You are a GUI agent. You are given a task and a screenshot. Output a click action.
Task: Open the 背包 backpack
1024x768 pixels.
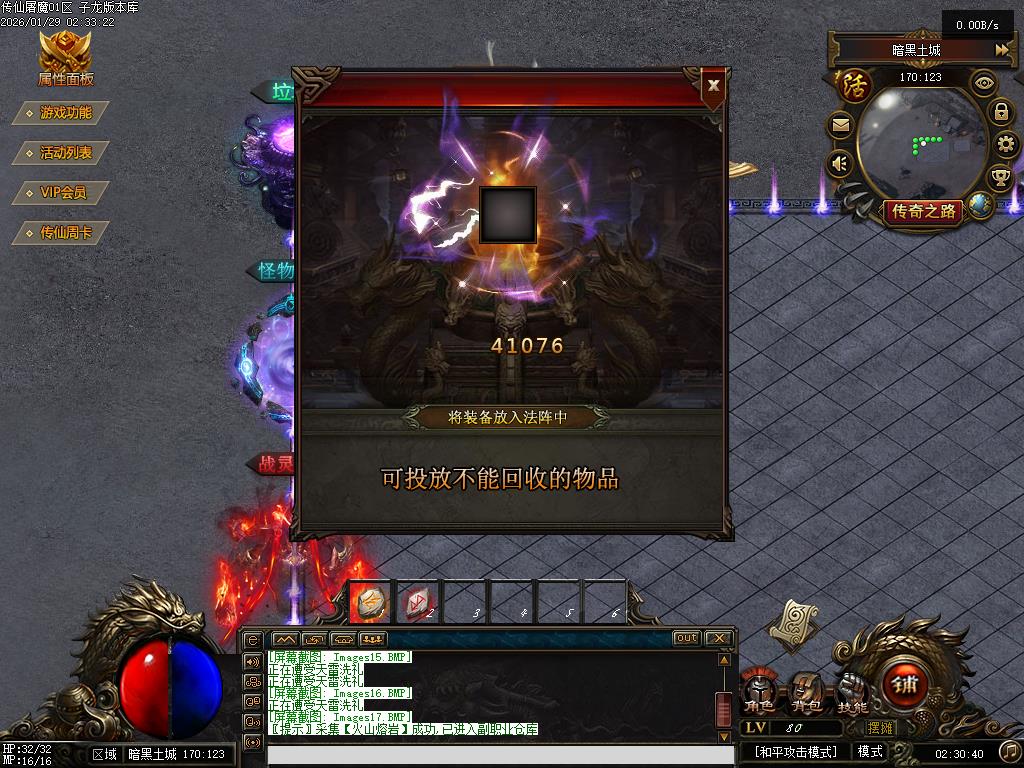(805, 690)
